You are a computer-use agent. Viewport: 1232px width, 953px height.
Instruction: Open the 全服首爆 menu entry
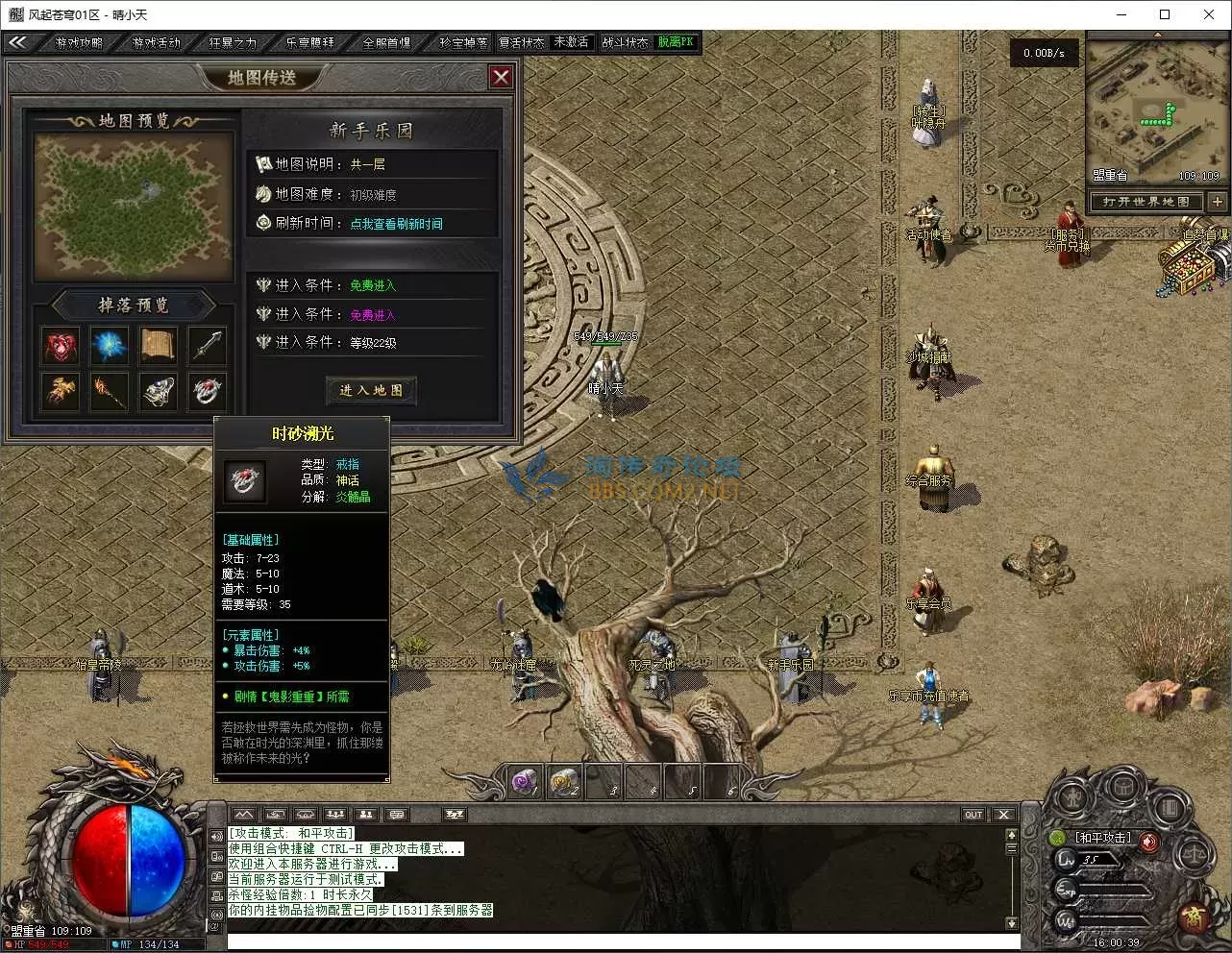pos(386,42)
